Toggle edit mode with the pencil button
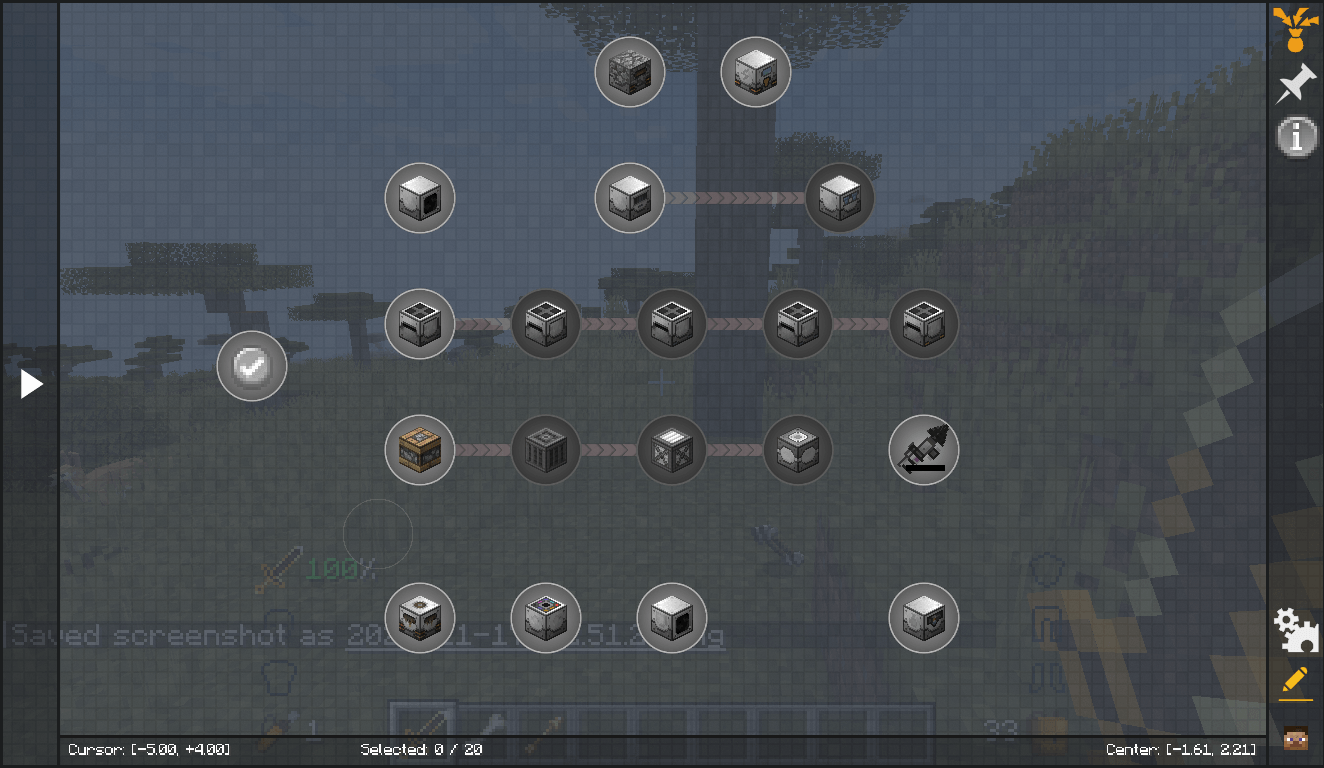Image resolution: width=1324 pixels, height=768 pixels. coord(1295,681)
